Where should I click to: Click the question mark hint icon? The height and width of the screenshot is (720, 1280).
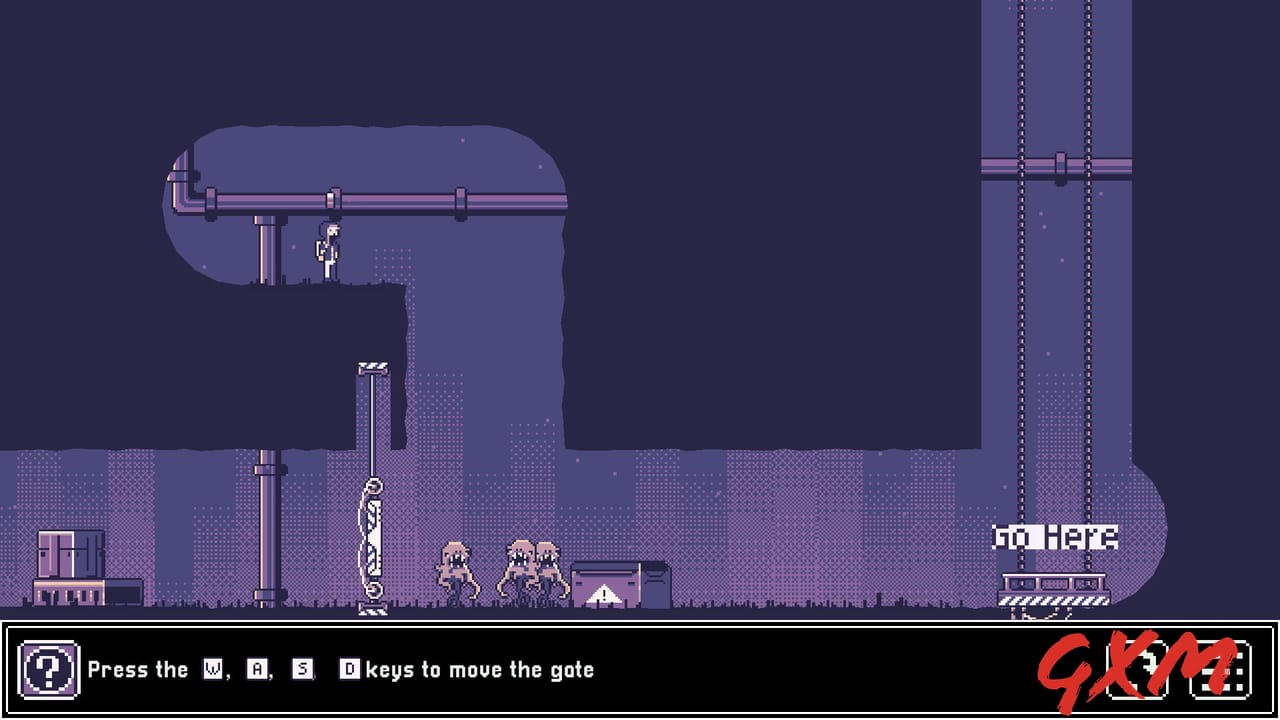click(x=50, y=670)
